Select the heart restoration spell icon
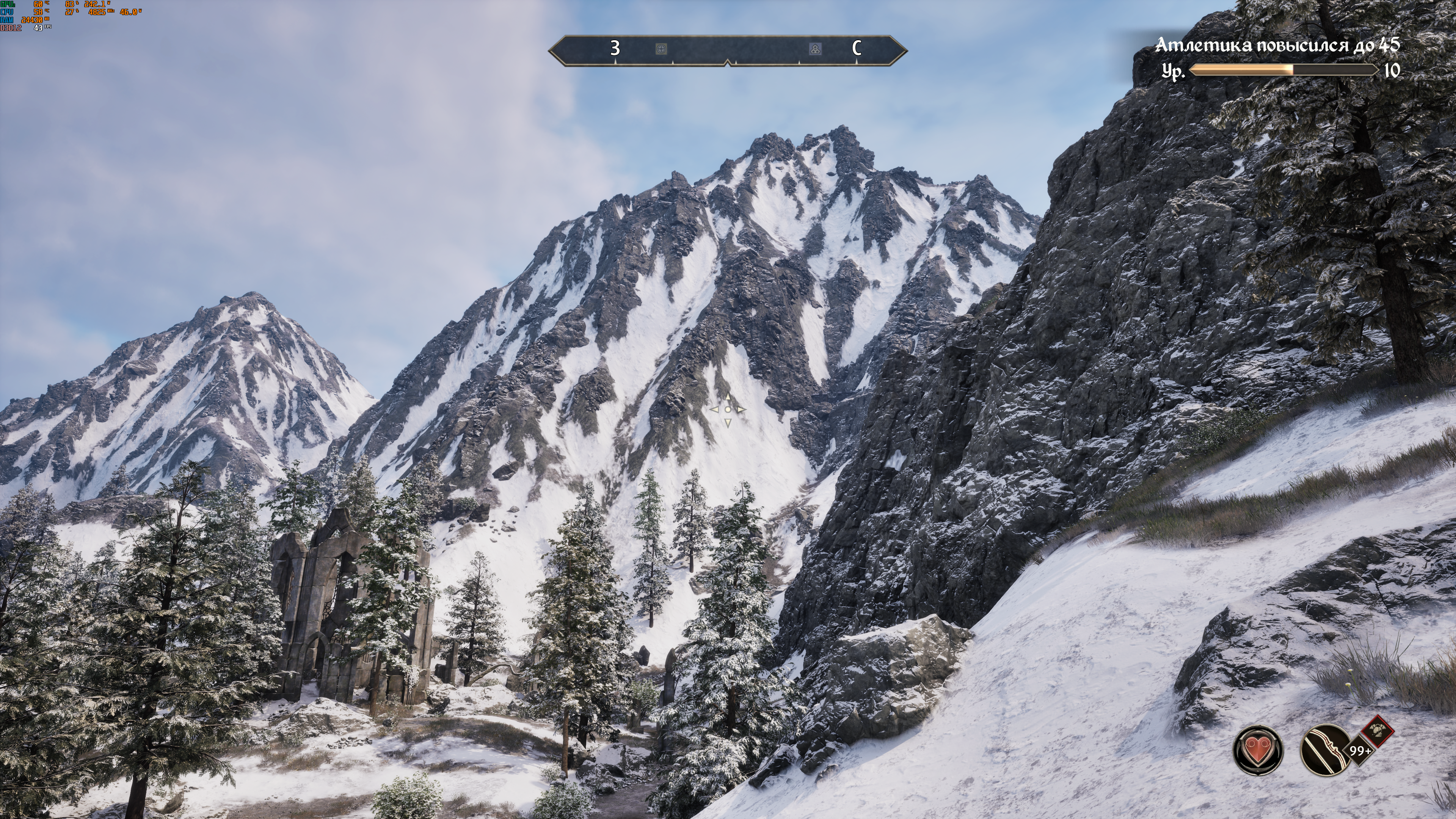The width and height of the screenshot is (1456, 819). point(1258,750)
